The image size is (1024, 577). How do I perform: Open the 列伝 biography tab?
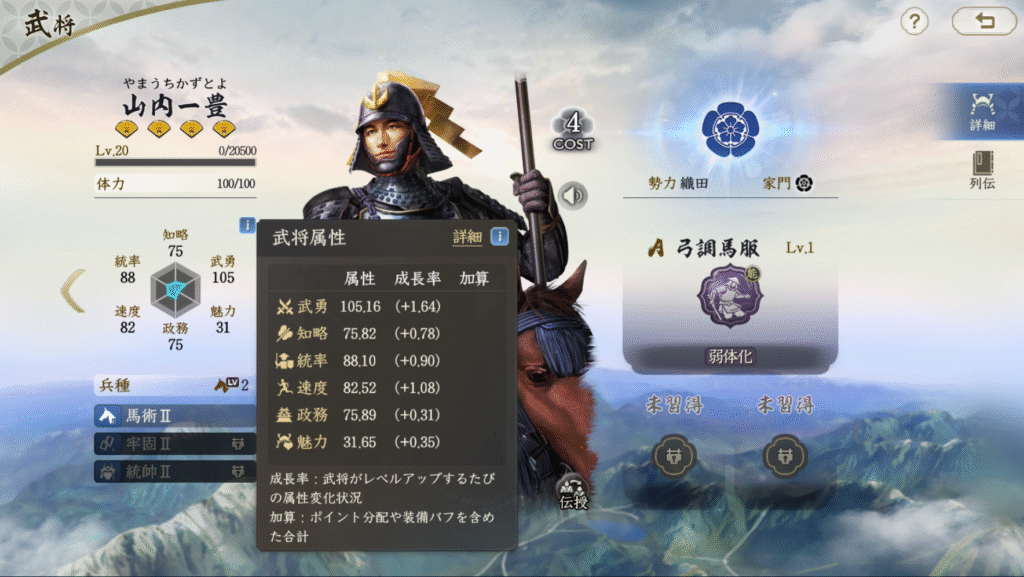pyautogui.click(x=982, y=170)
